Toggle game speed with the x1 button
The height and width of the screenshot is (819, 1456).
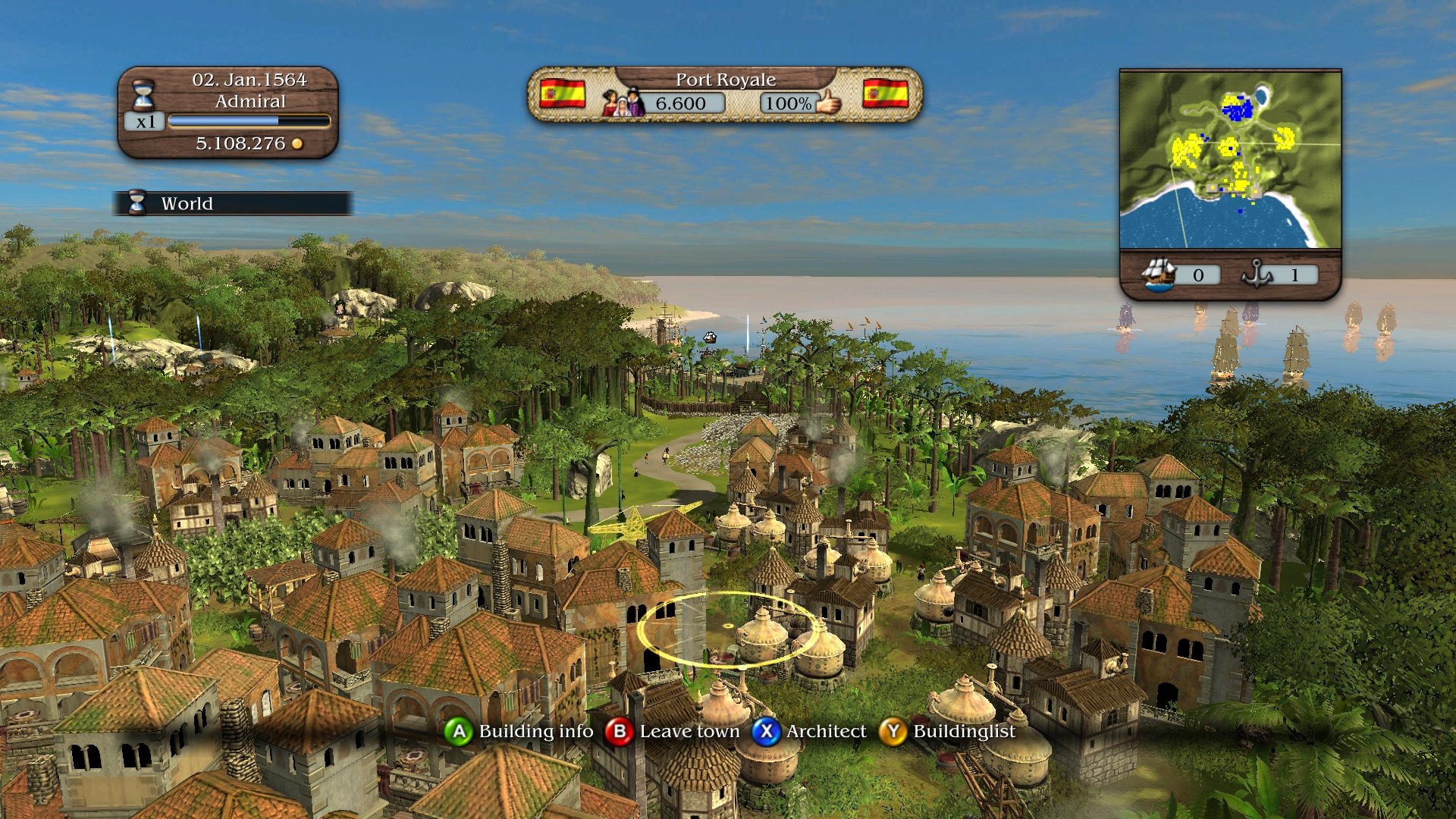click(146, 121)
